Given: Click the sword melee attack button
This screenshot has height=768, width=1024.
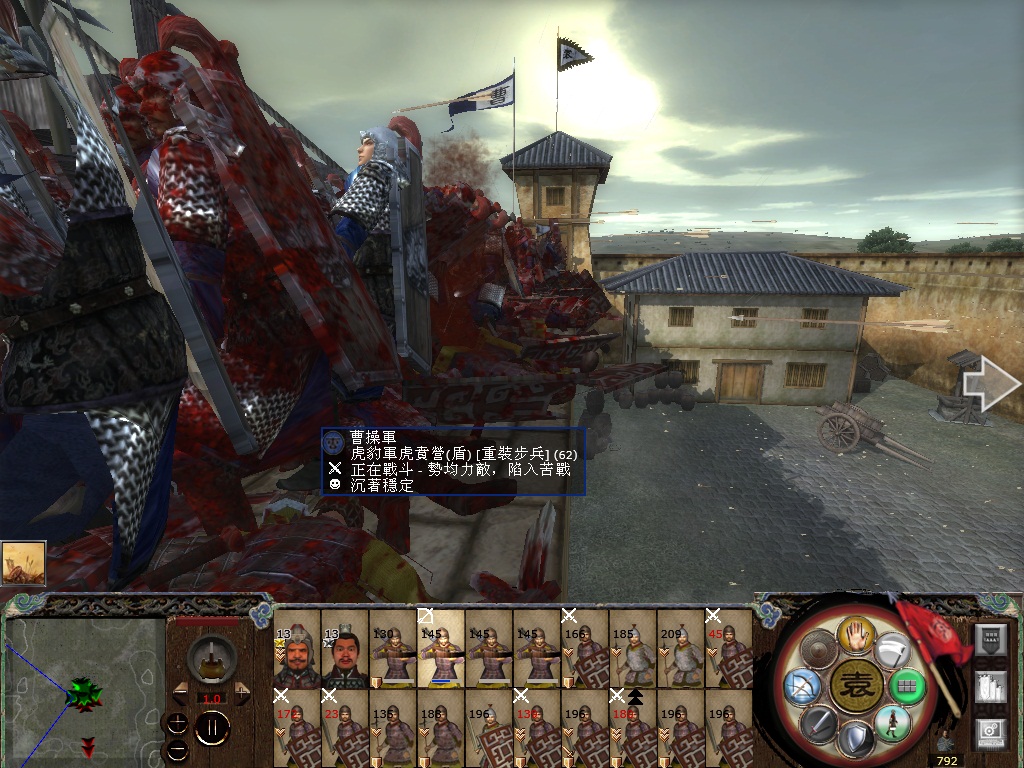Looking at the screenshot, I should (x=818, y=722).
